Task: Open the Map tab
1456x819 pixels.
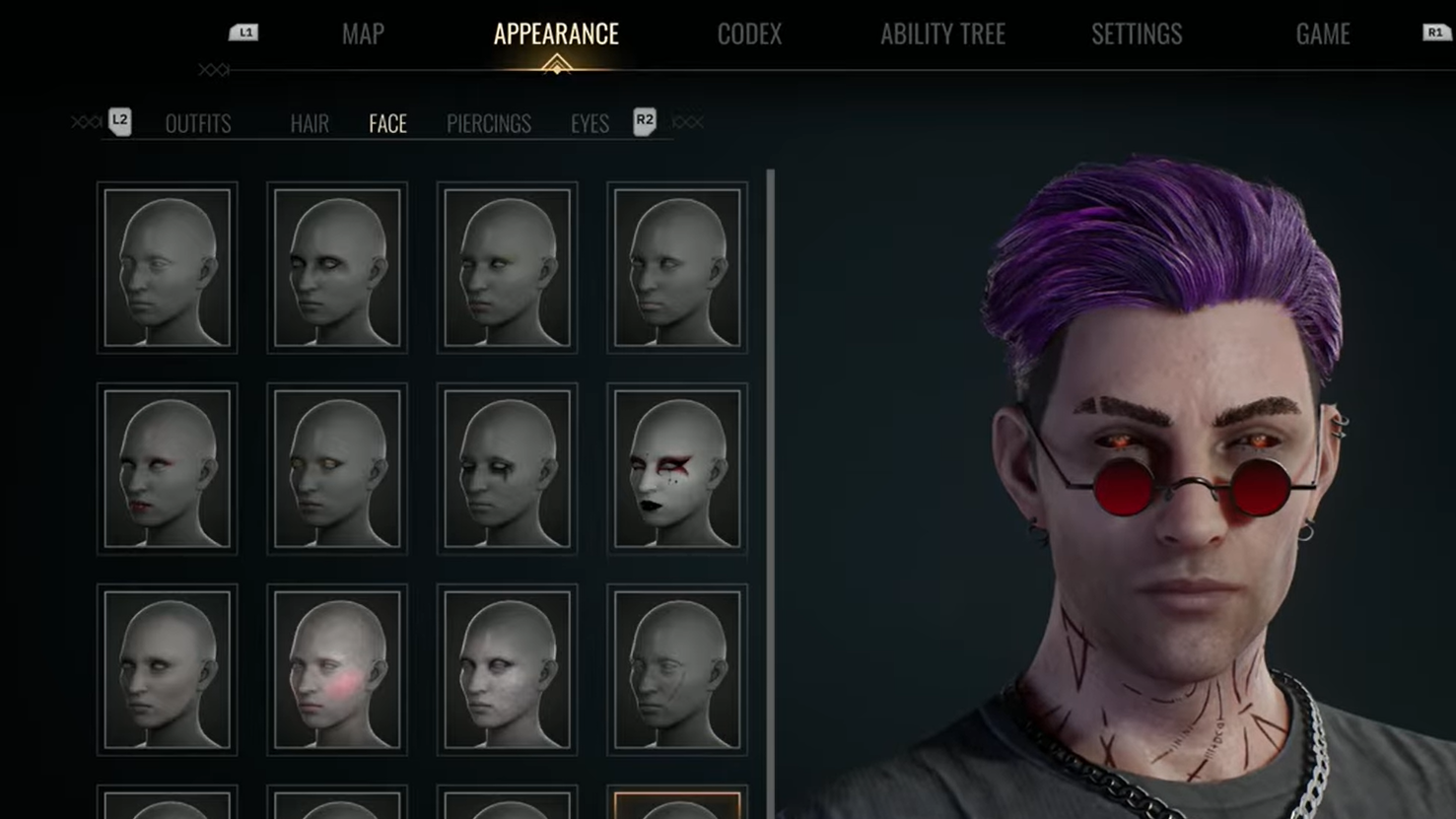Action: pyautogui.click(x=363, y=34)
